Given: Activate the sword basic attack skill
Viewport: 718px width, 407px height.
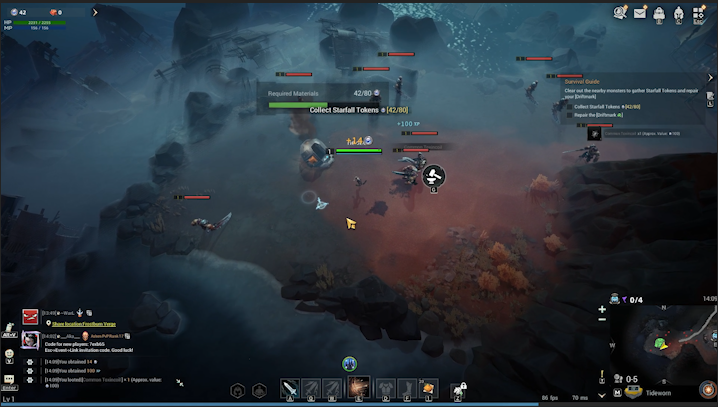Looking at the screenshot, I should [290, 388].
